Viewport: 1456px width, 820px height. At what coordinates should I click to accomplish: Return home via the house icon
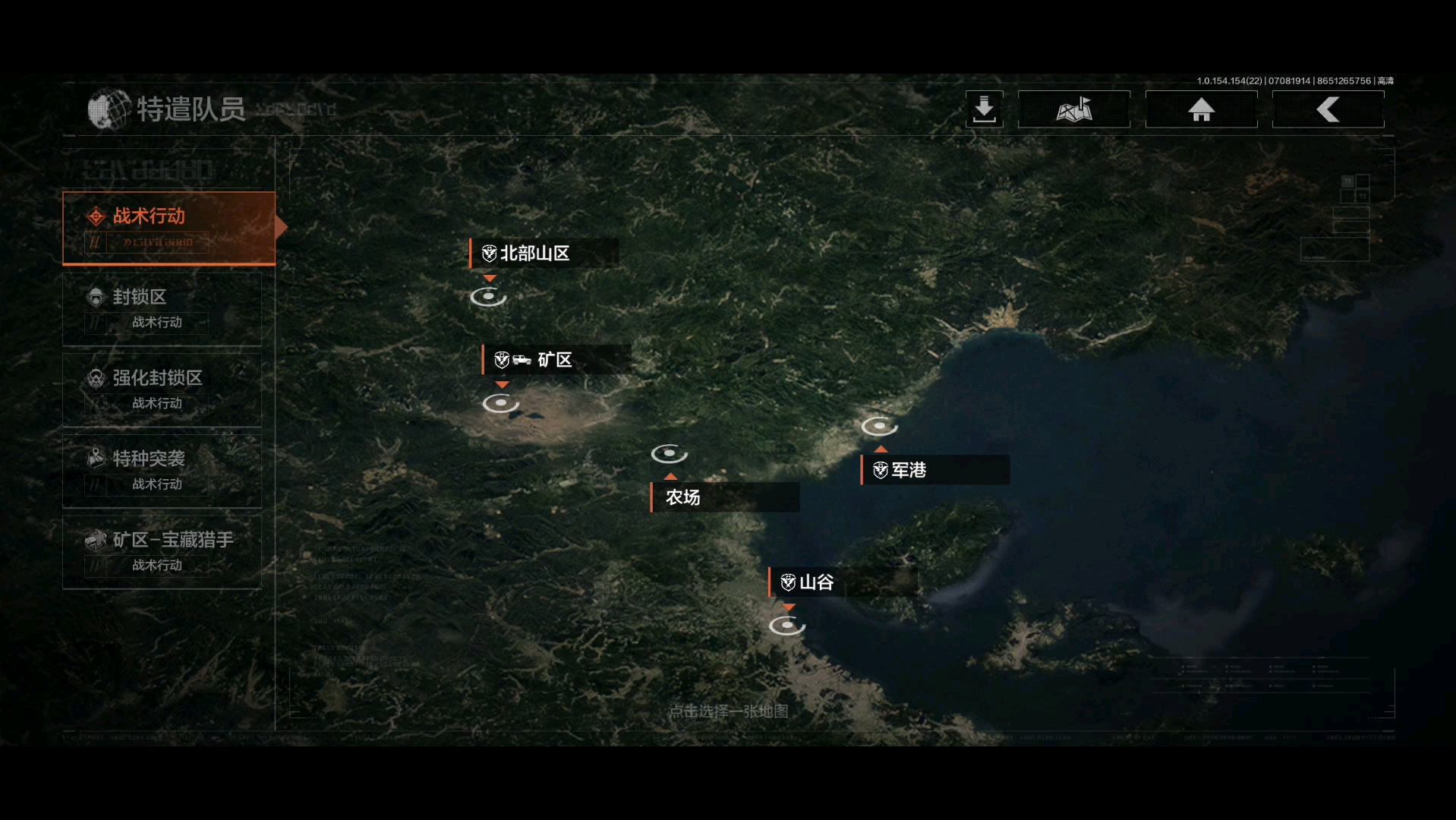point(1201,109)
